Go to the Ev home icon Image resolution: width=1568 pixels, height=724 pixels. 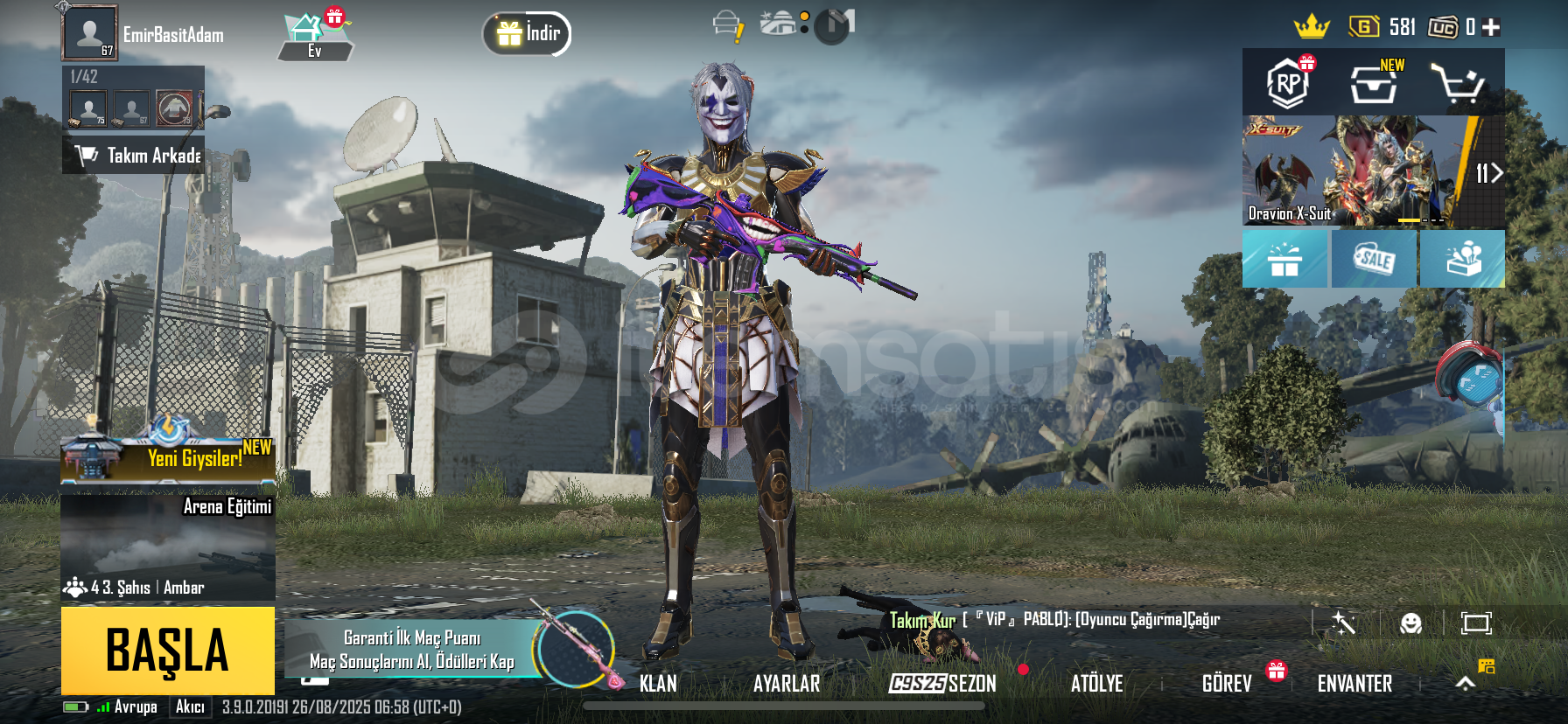313,37
